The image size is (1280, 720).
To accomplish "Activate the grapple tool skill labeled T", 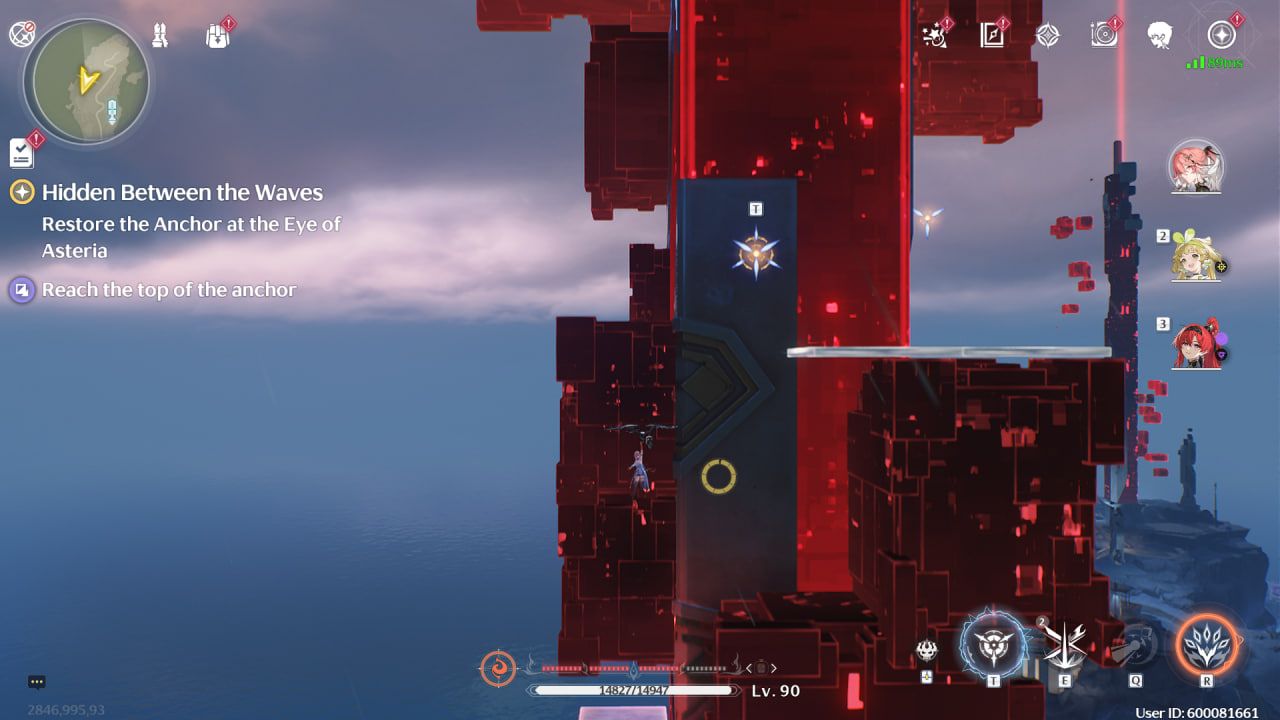I will point(993,643).
